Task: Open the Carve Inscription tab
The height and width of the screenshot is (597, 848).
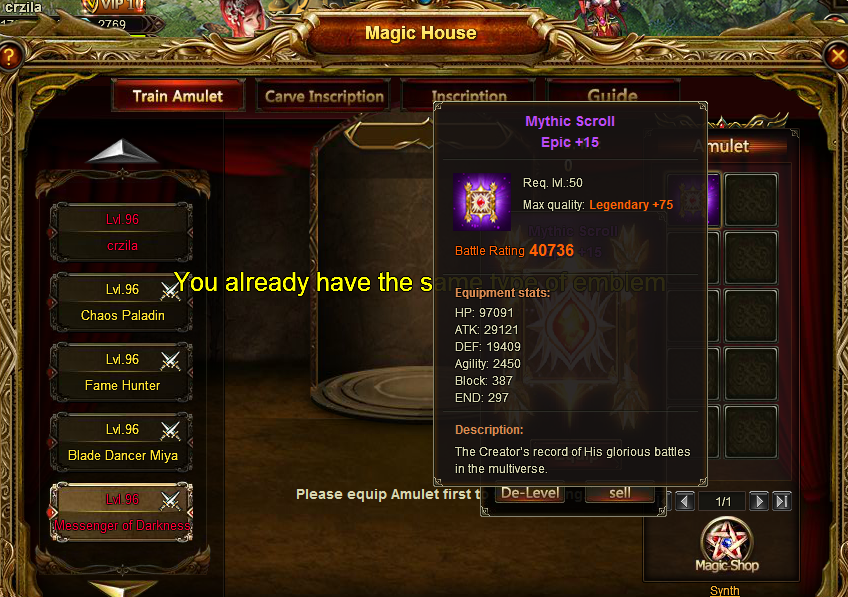Action: pos(324,97)
